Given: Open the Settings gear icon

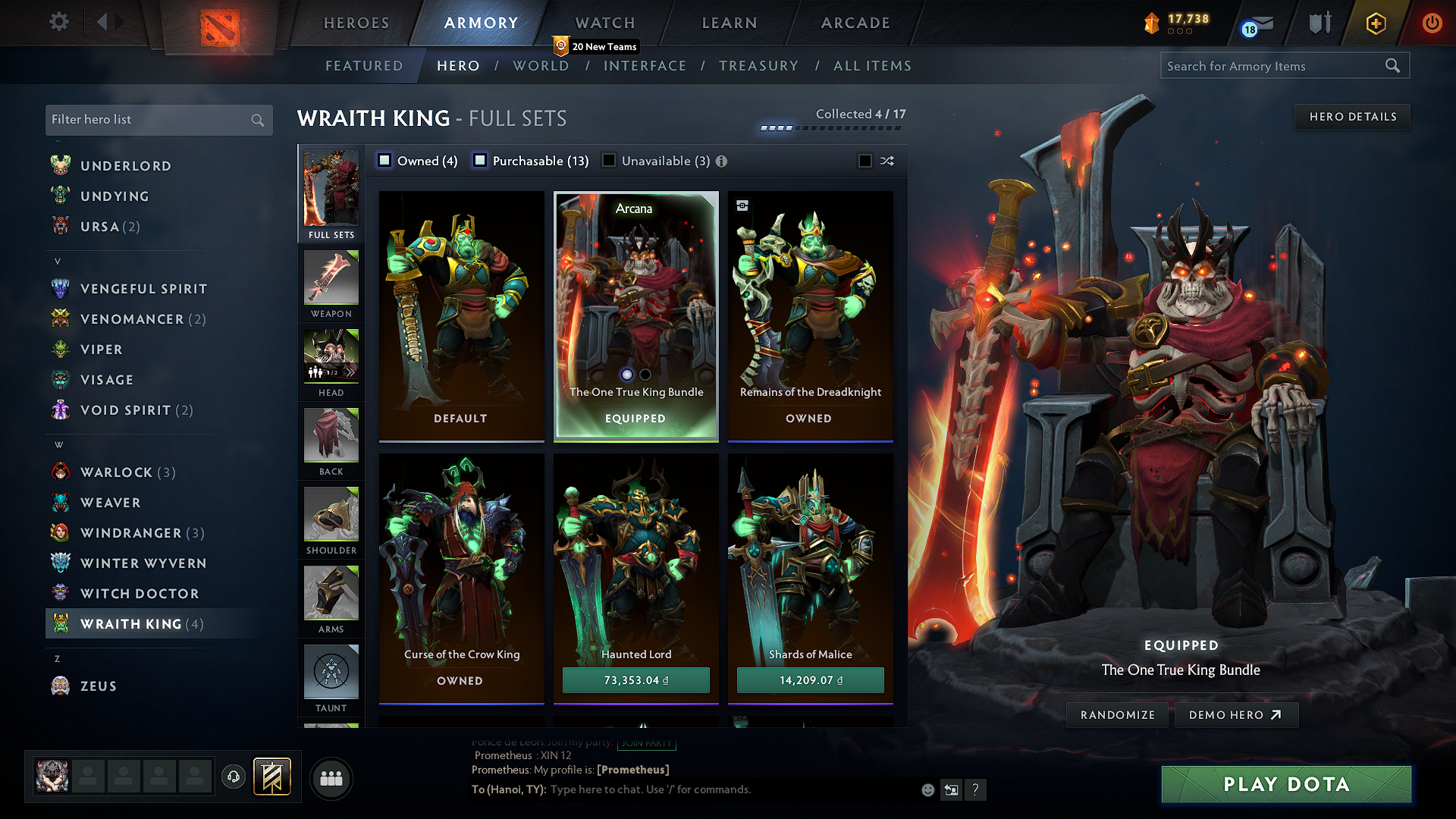Looking at the screenshot, I should [x=58, y=22].
